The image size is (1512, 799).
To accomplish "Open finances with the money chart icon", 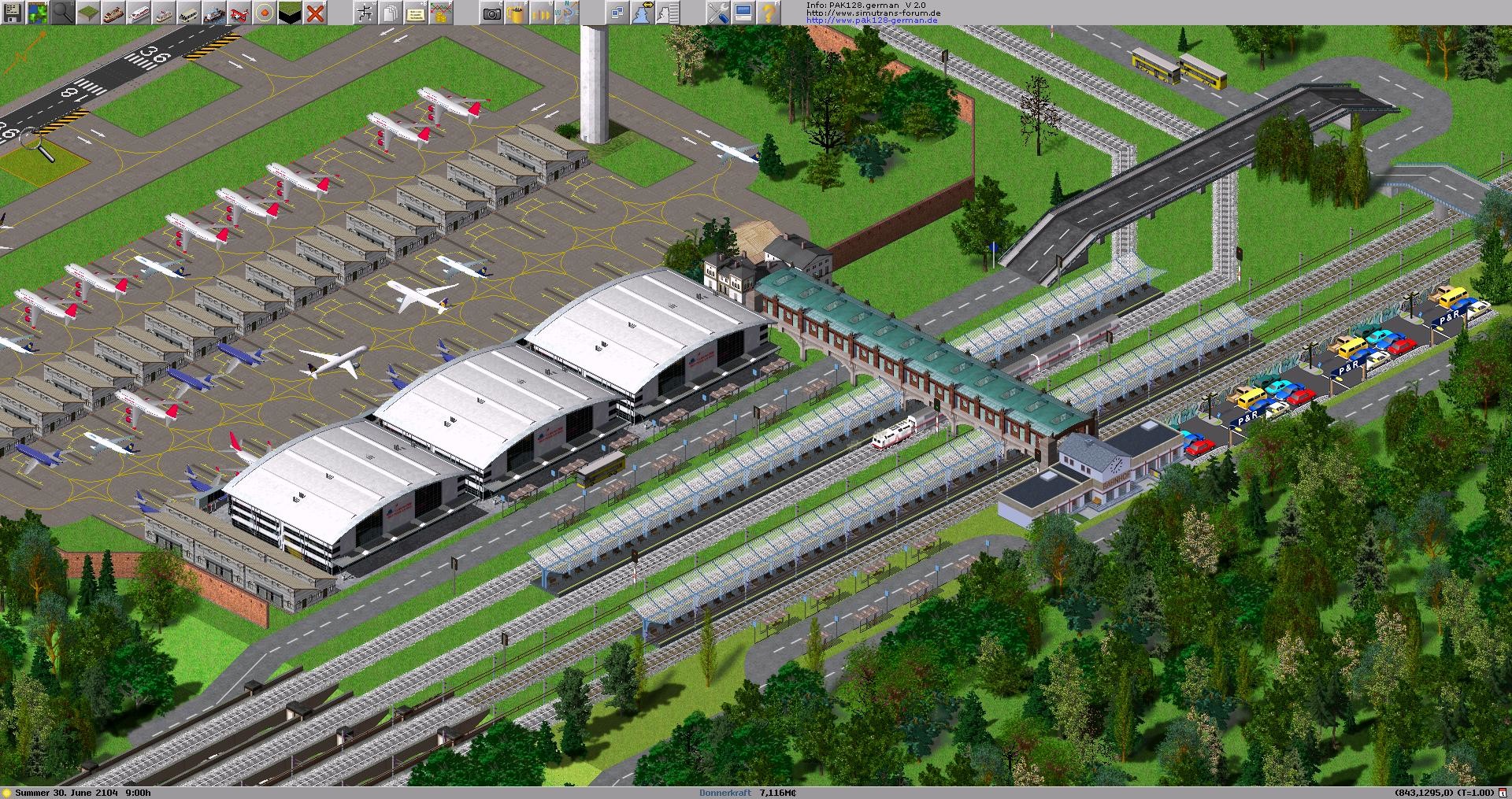I will tap(441, 11).
